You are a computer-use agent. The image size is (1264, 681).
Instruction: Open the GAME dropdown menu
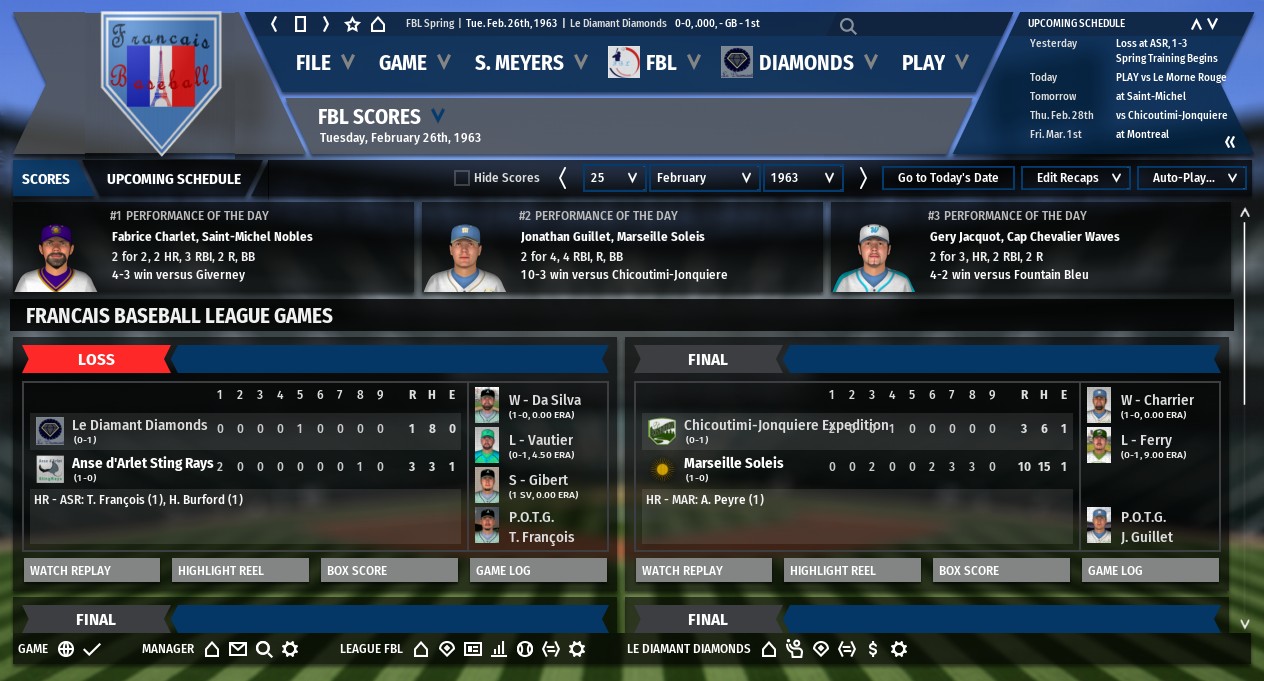414,63
